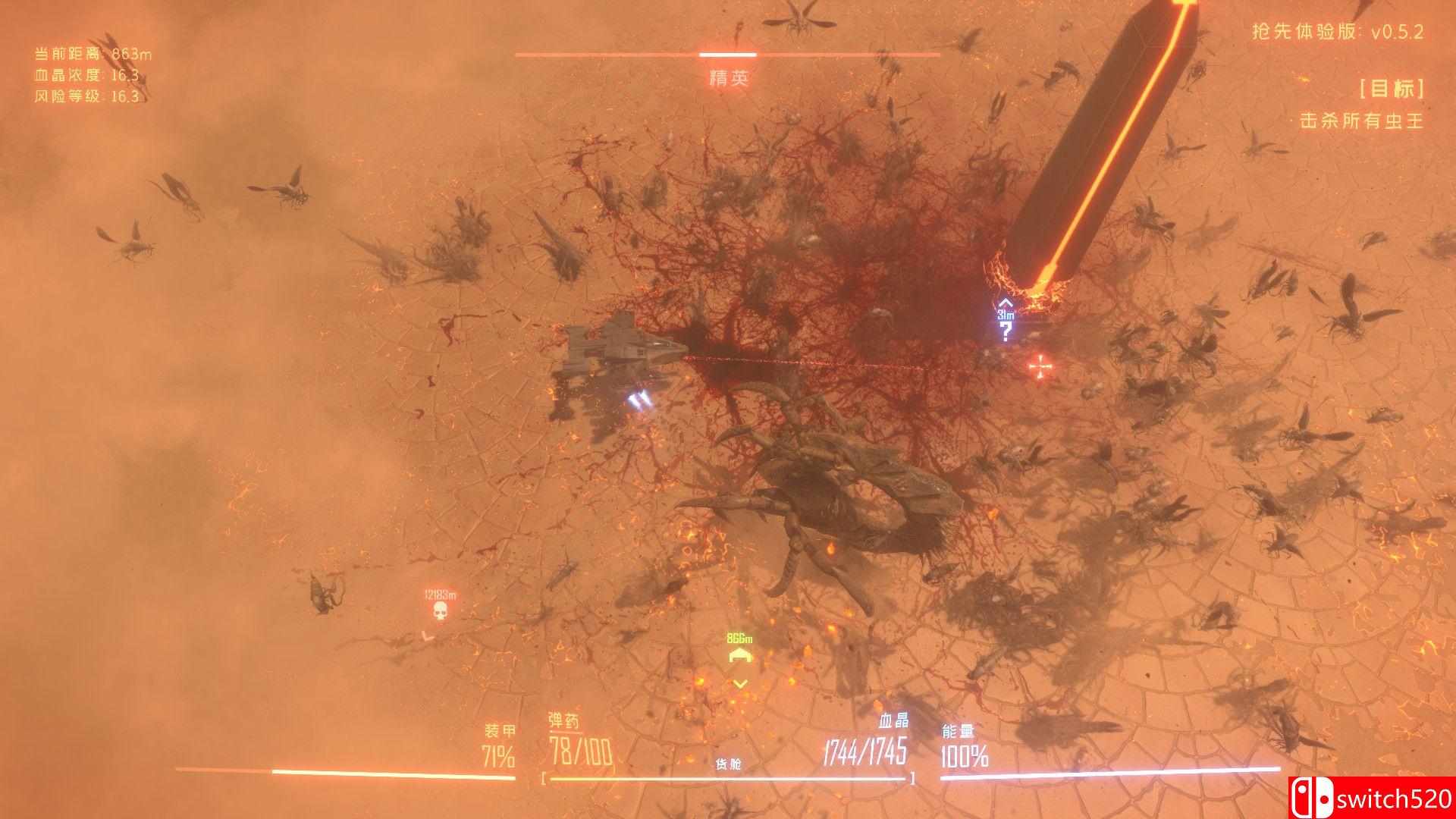Select the 精英 elite boss label
Image resolution: width=1456 pixels, height=819 pixels.
[727, 78]
